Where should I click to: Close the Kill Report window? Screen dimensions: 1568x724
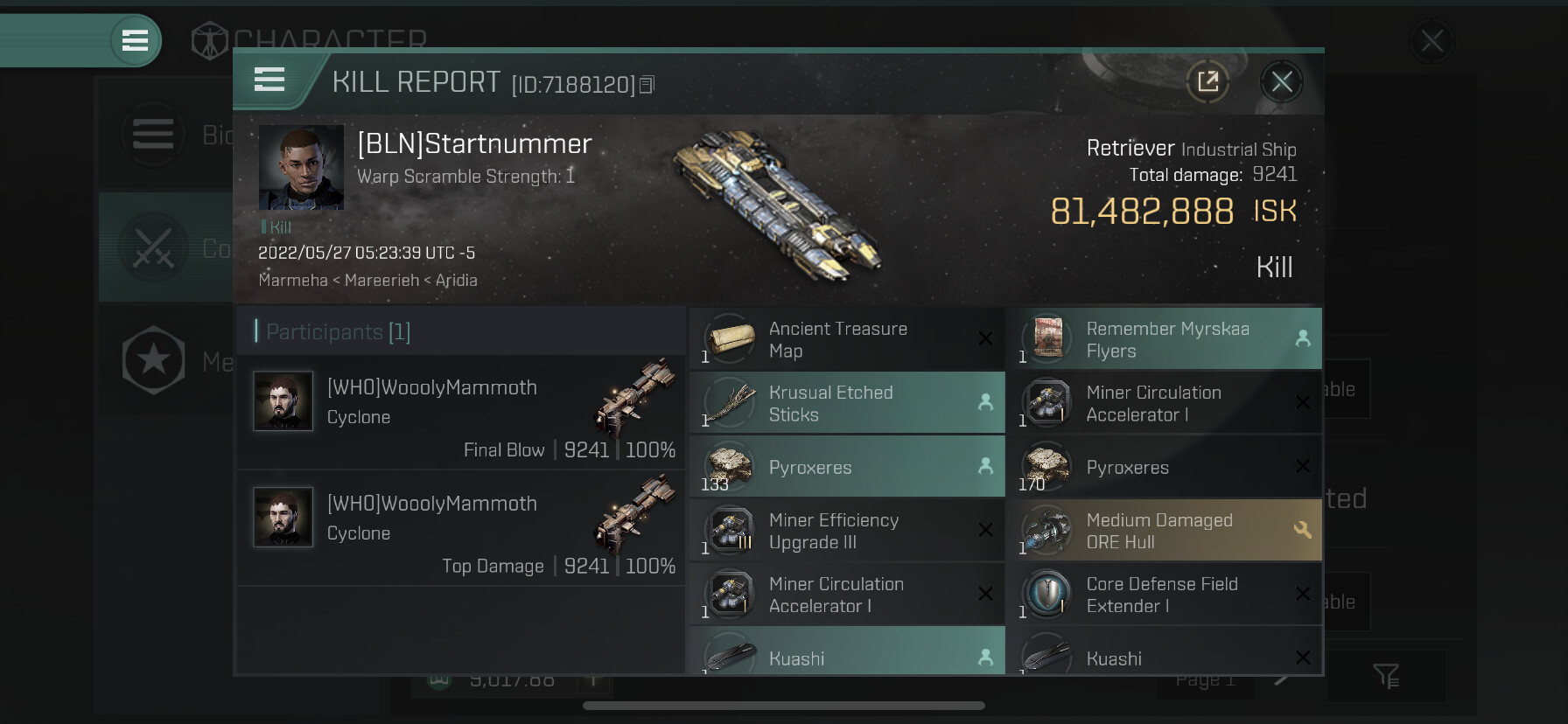pos(1282,82)
